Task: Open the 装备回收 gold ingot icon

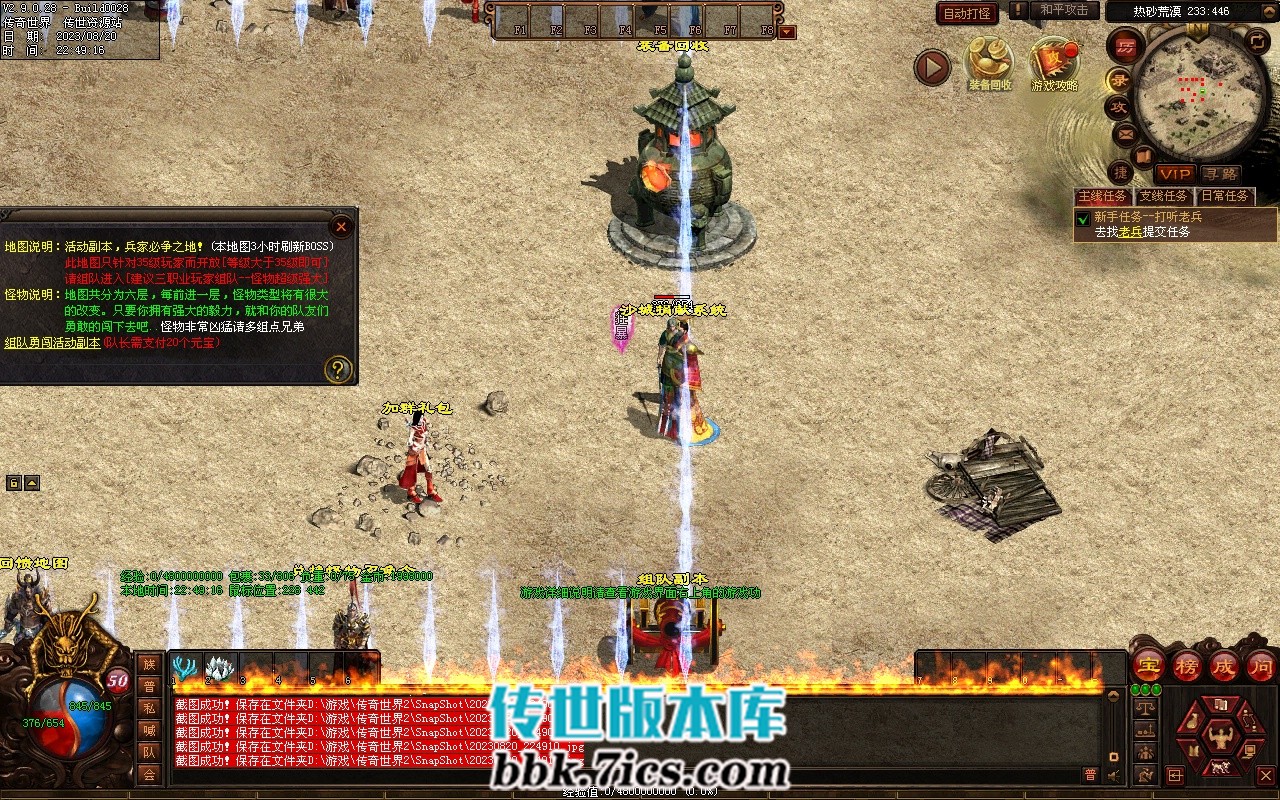Action: point(989,62)
